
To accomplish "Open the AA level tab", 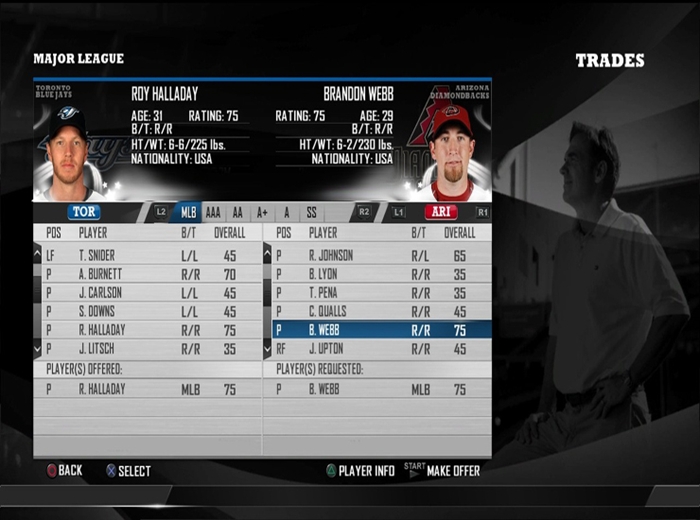I will [x=238, y=212].
